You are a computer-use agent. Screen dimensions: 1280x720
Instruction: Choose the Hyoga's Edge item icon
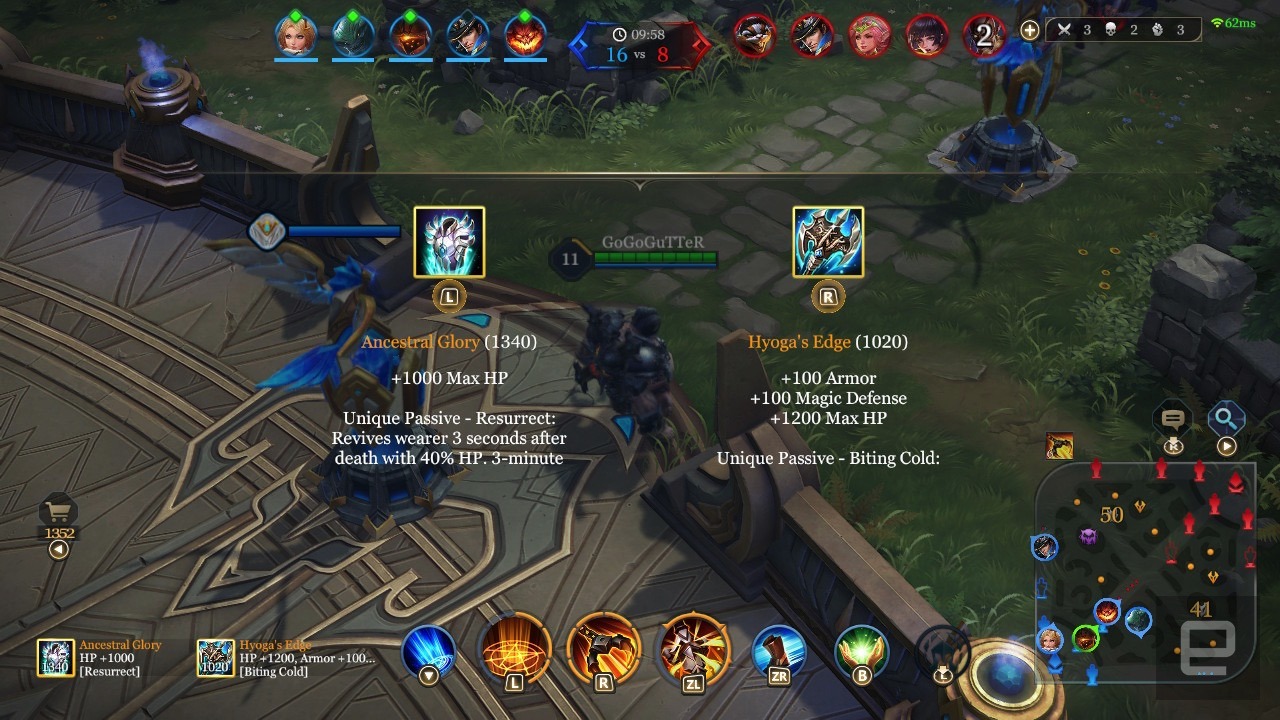coord(828,242)
